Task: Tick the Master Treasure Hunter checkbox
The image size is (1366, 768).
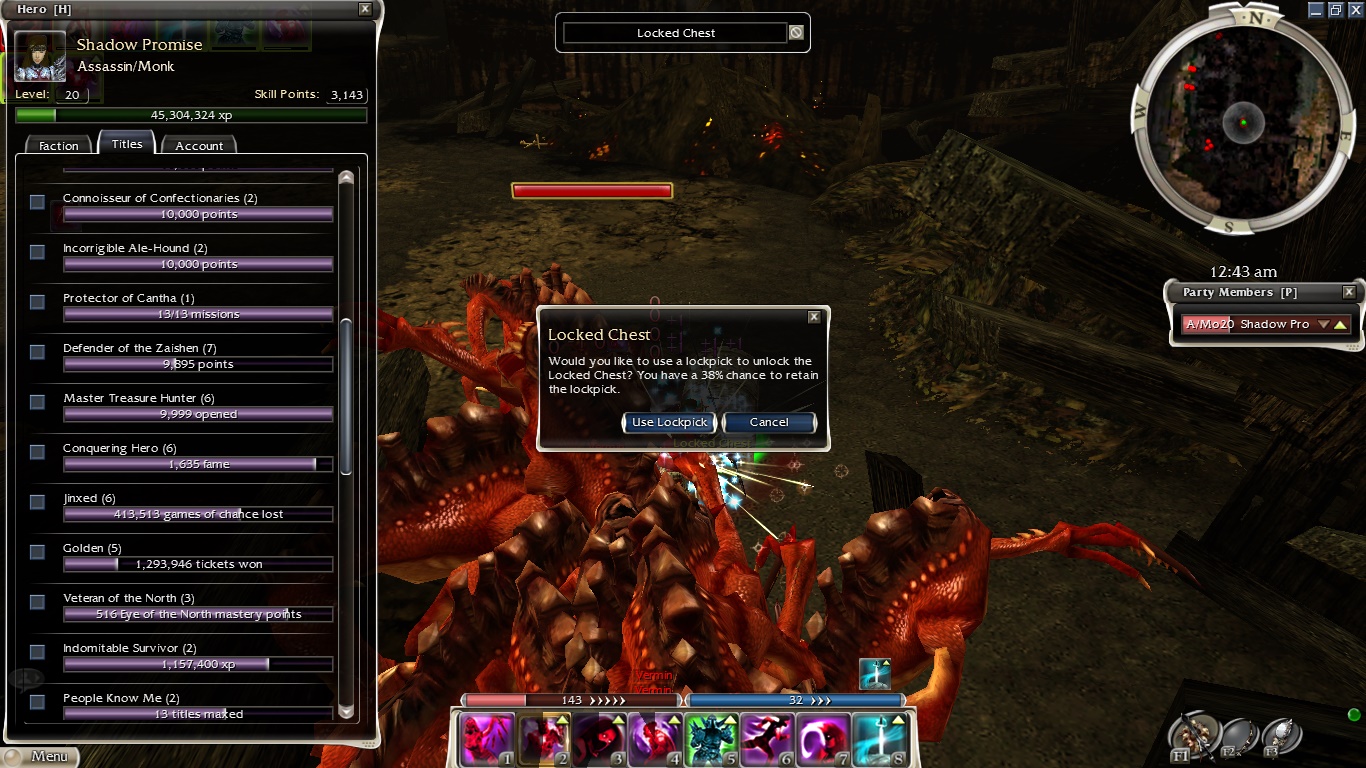Action: point(37,402)
